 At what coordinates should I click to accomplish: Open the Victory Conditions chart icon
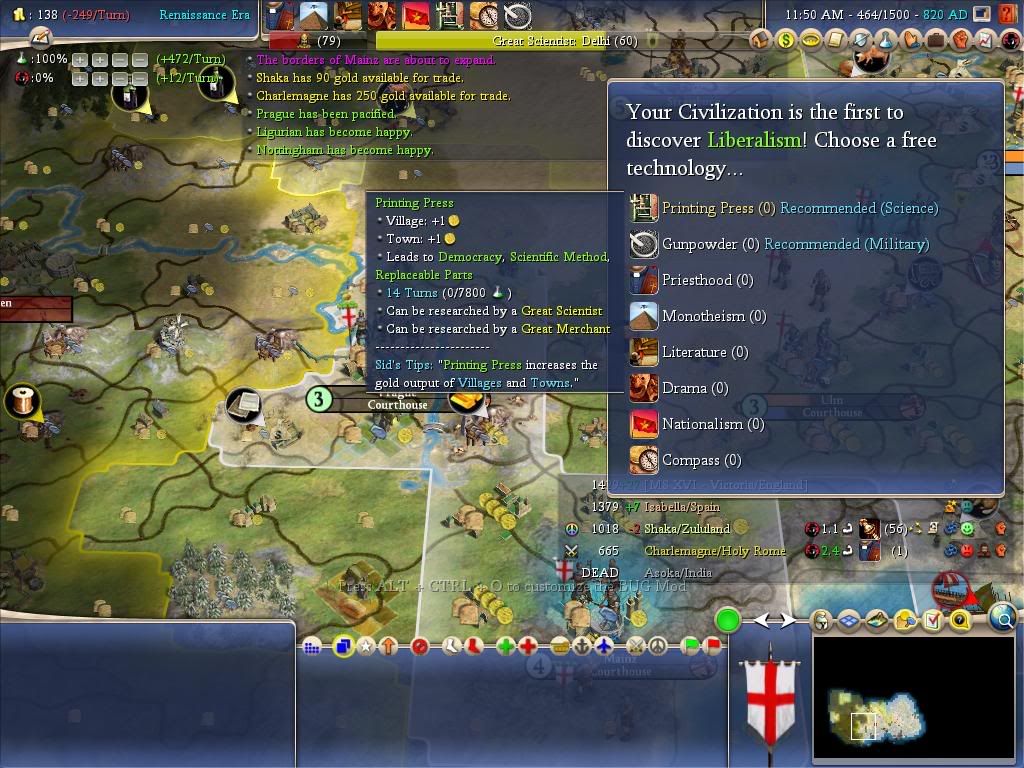[985, 40]
